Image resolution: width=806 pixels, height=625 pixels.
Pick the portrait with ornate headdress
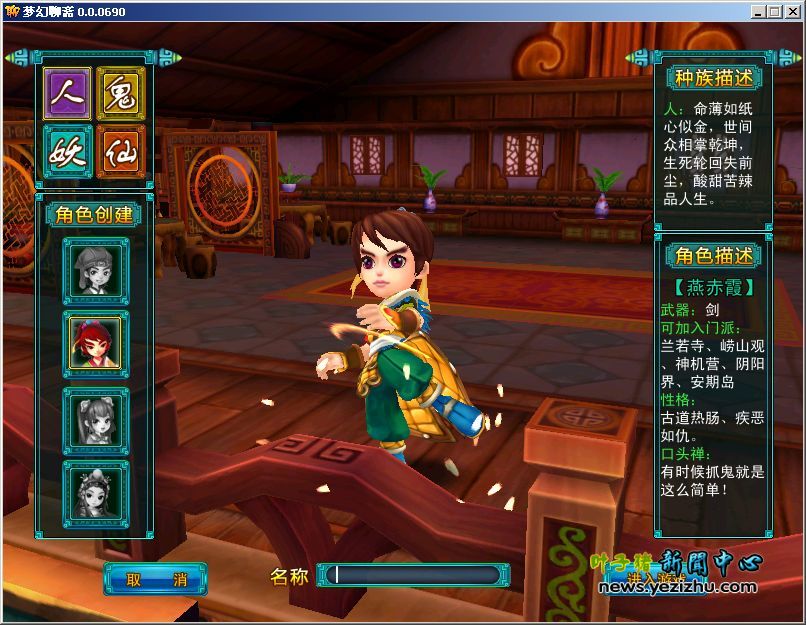pyautogui.click(x=96, y=491)
